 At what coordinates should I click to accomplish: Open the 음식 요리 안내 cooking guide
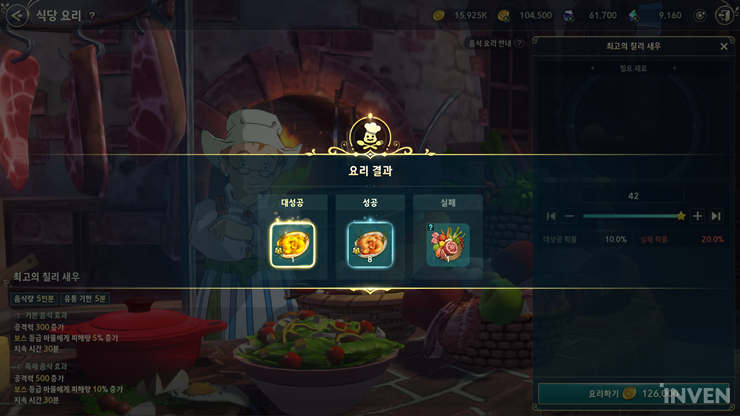pyautogui.click(x=497, y=43)
